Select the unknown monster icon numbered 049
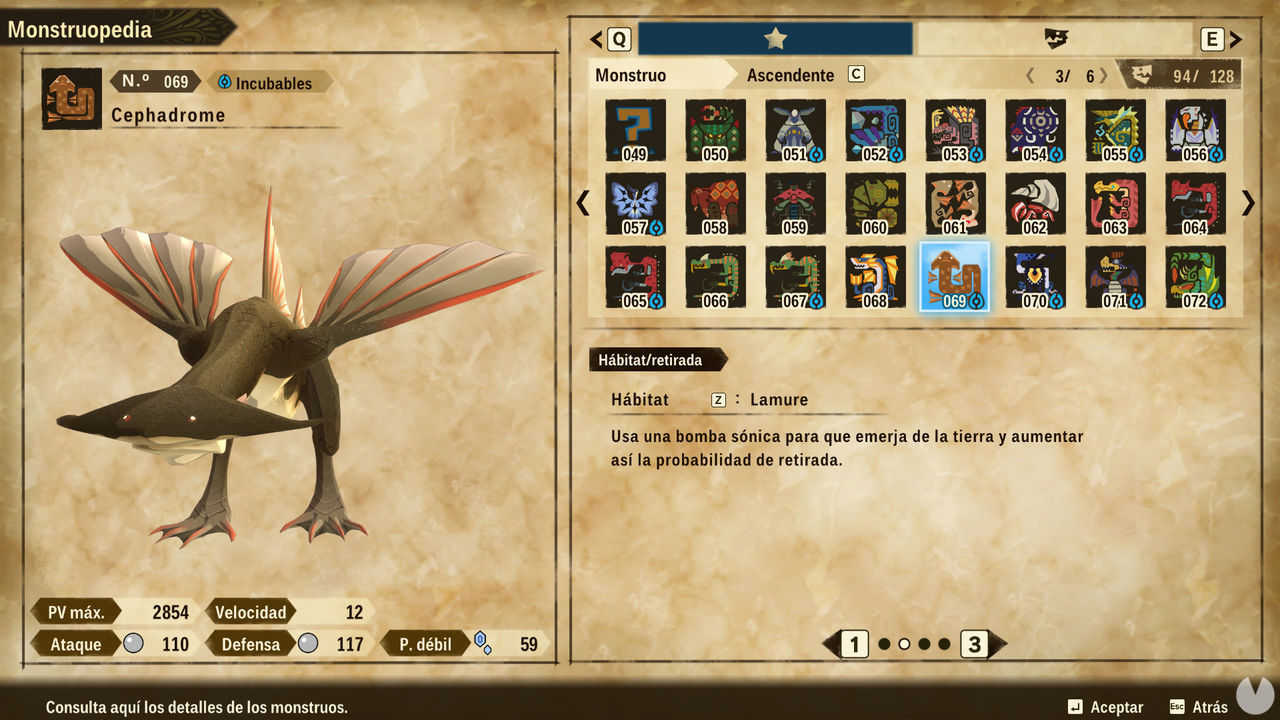Image resolution: width=1280 pixels, height=720 pixels. [x=634, y=130]
